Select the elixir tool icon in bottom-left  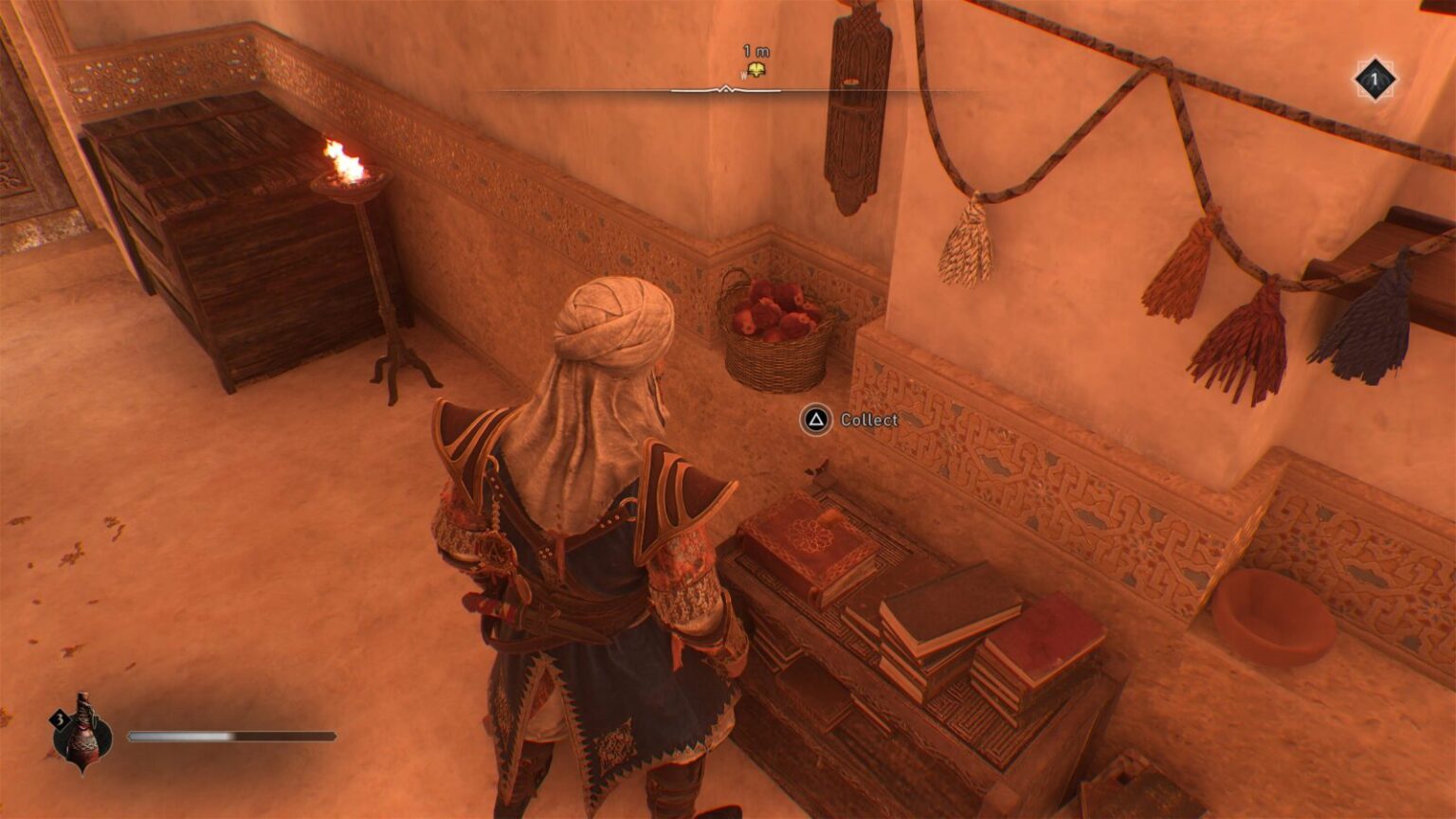tap(83, 739)
